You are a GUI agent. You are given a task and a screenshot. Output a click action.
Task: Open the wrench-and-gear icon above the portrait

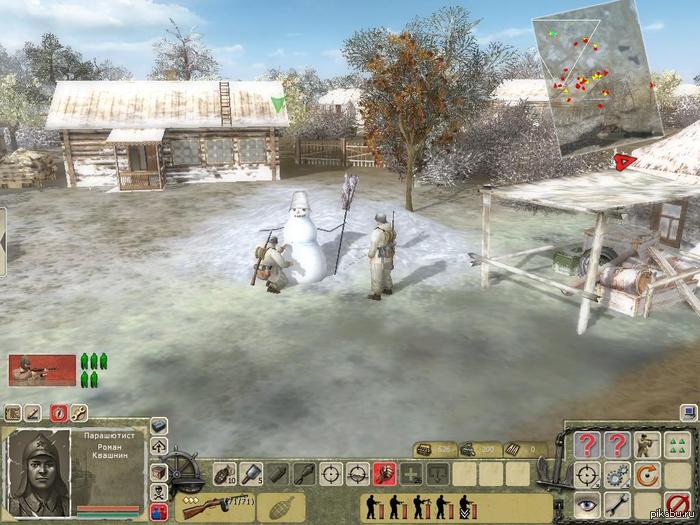click(x=79, y=411)
